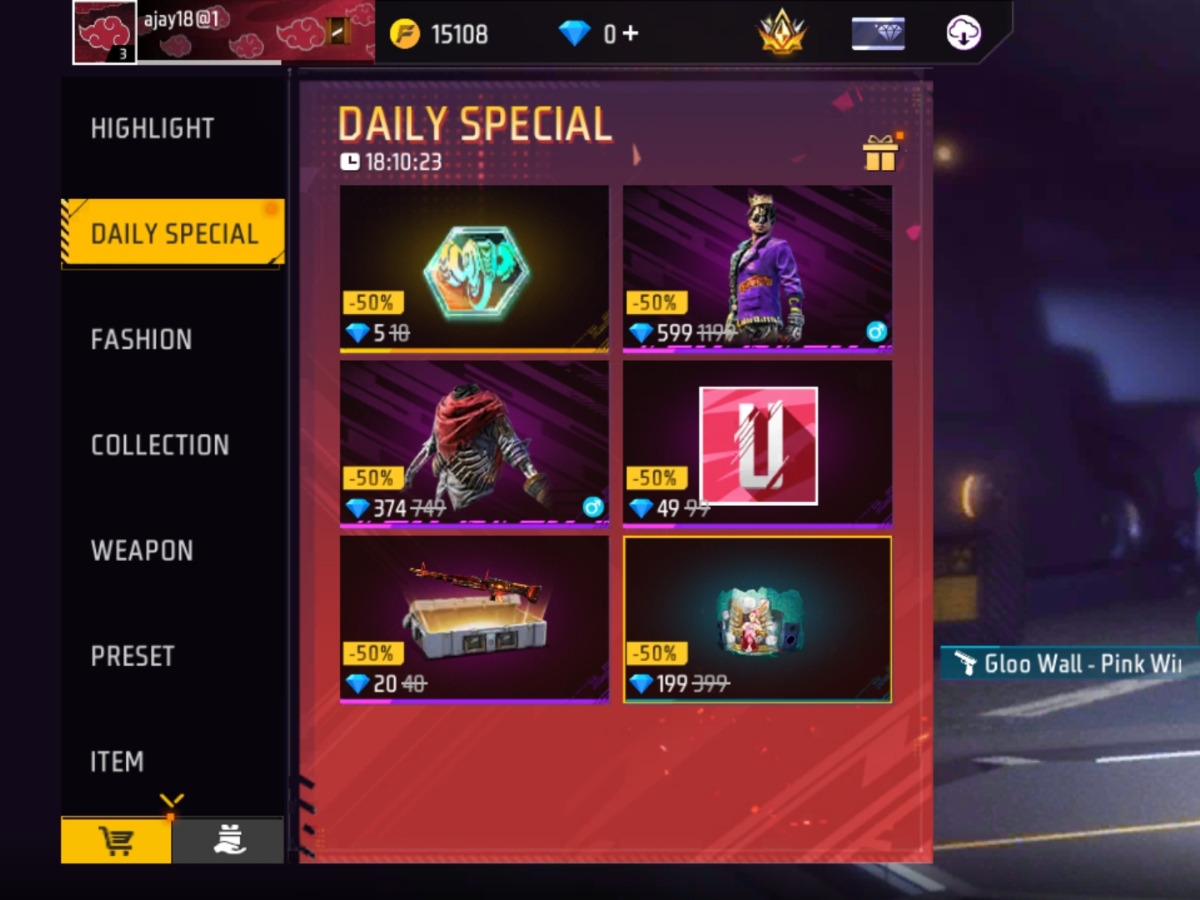Pick the red scarf armor top offer
This screenshot has height=900, width=1200.
click(474, 443)
